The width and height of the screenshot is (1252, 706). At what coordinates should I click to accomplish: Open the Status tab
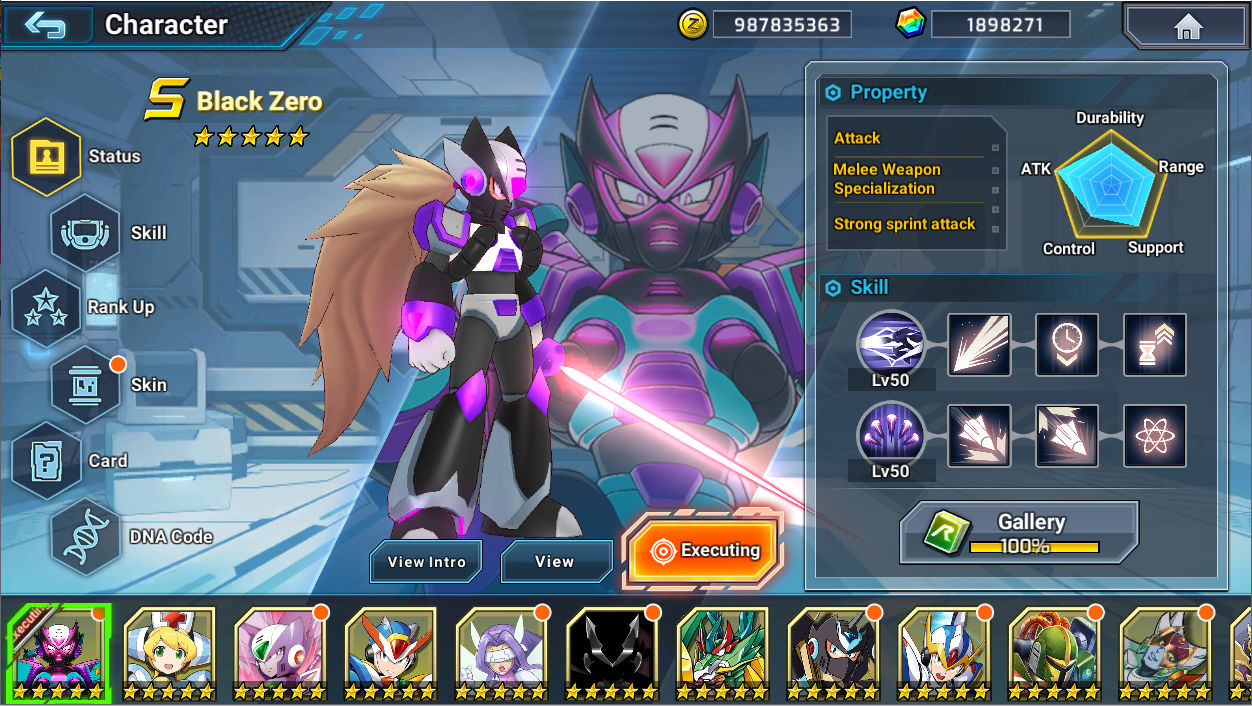[46, 156]
